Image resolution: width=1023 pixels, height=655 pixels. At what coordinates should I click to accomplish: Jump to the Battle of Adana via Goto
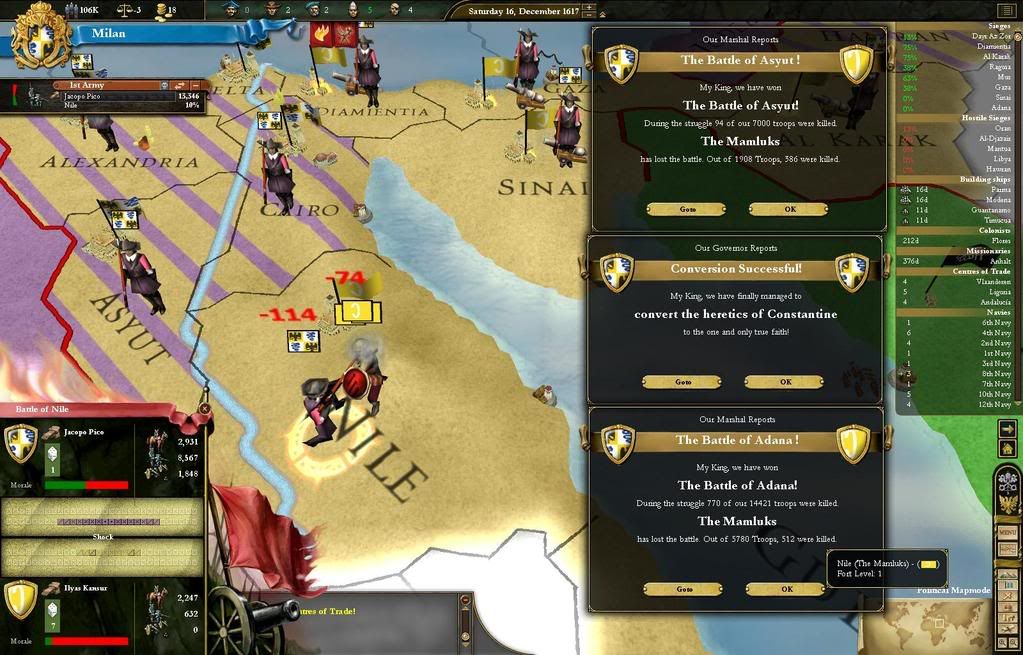tap(684, 589)
